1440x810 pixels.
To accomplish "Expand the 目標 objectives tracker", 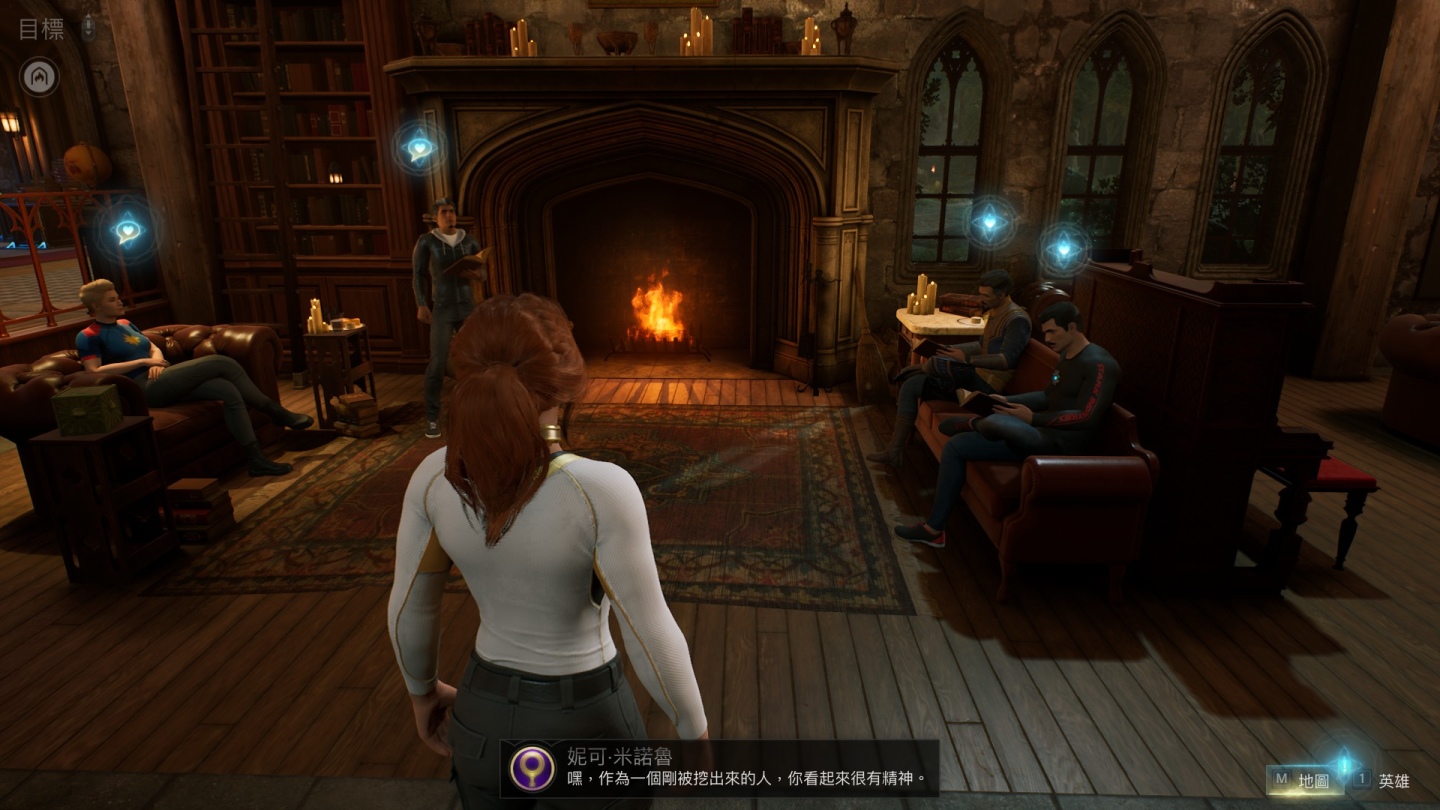I will pyautogui.click(x=42, y=29).
